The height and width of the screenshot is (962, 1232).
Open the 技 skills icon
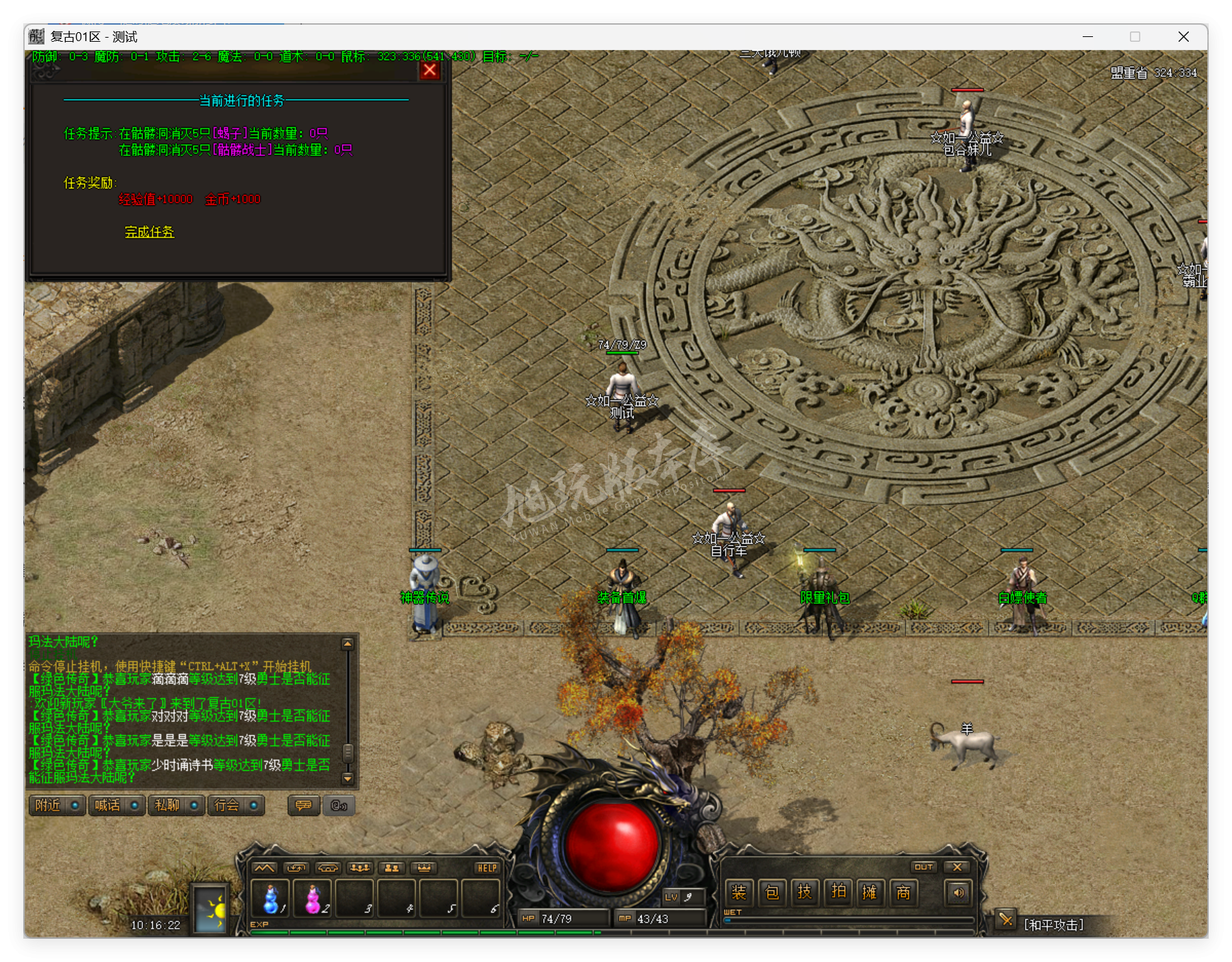805,892
